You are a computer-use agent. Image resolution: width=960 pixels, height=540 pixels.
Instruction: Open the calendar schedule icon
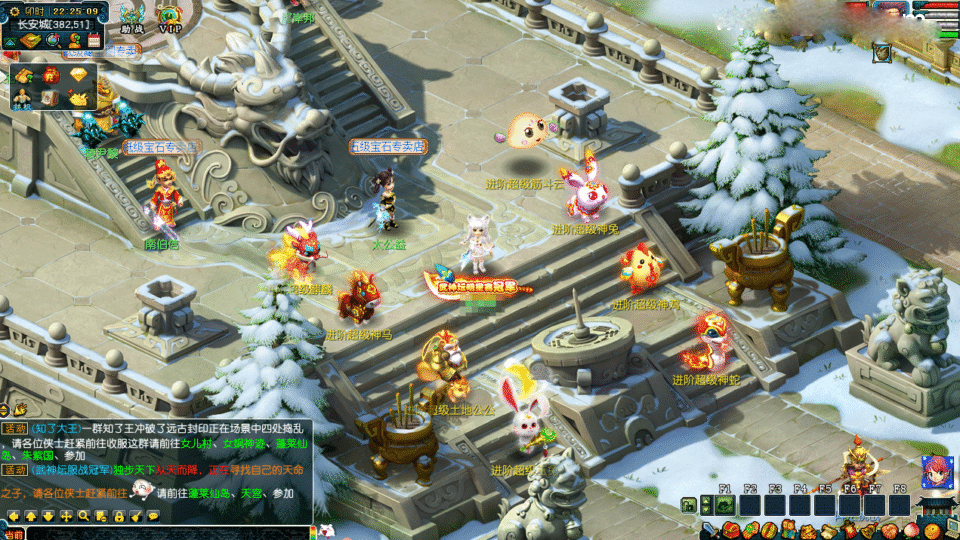tap(94, 41)
